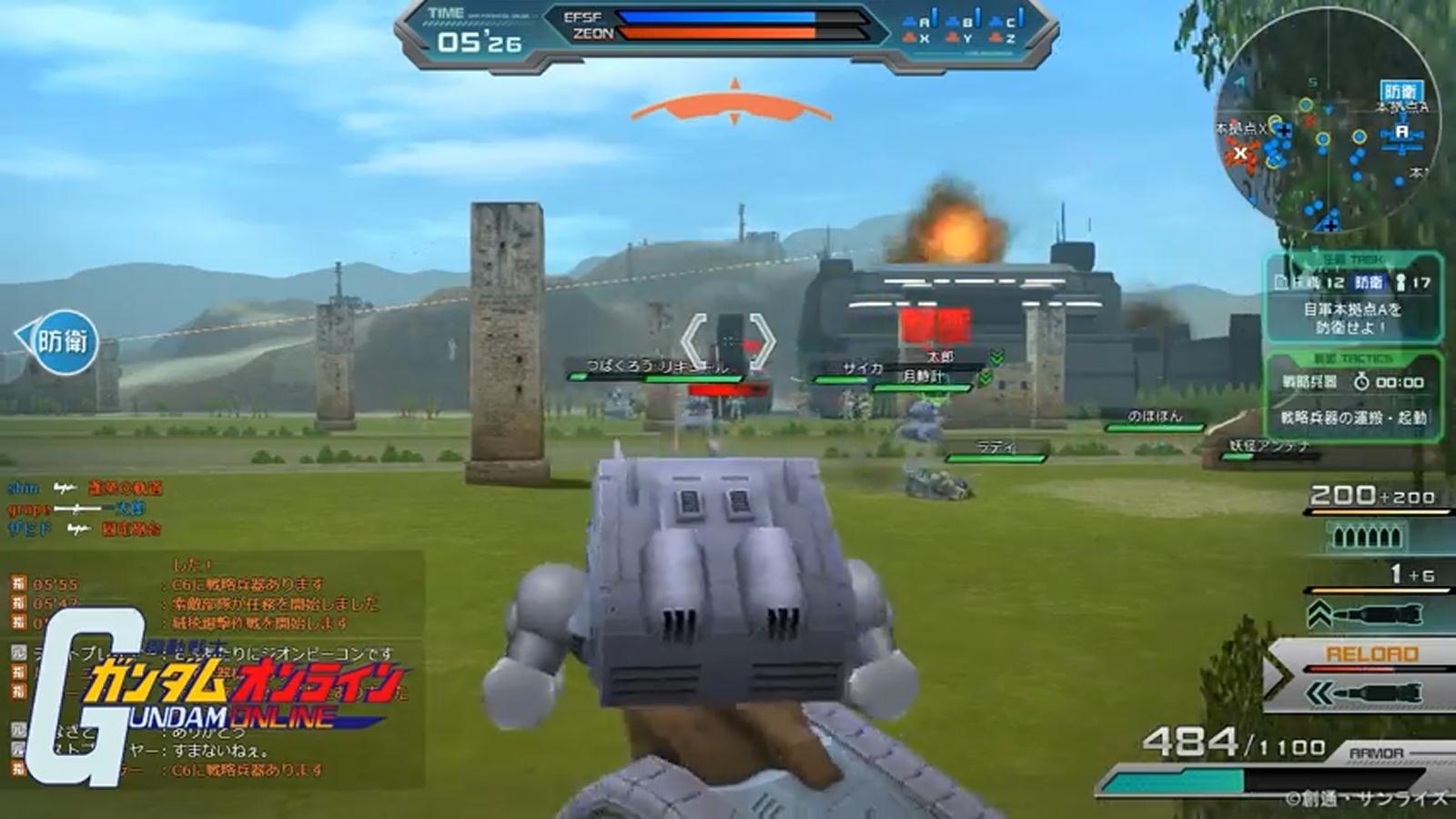
Task: Click the orange team Y squad icon
Action: point(953,37)
